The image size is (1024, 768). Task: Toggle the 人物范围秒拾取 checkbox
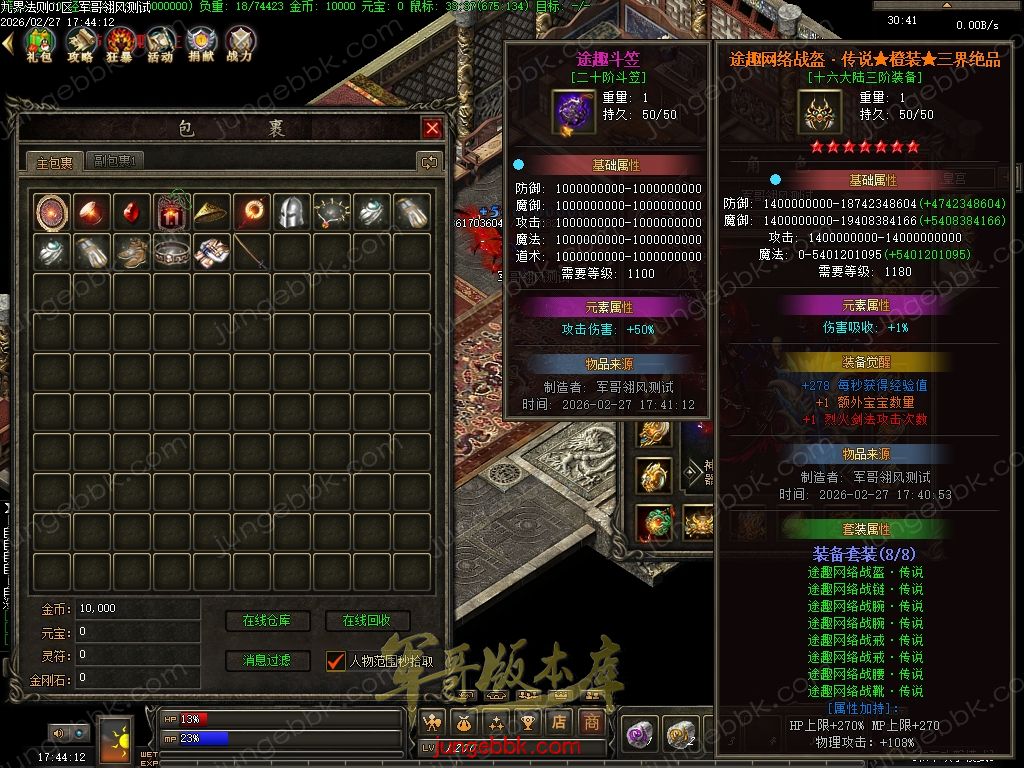[335, 661]
